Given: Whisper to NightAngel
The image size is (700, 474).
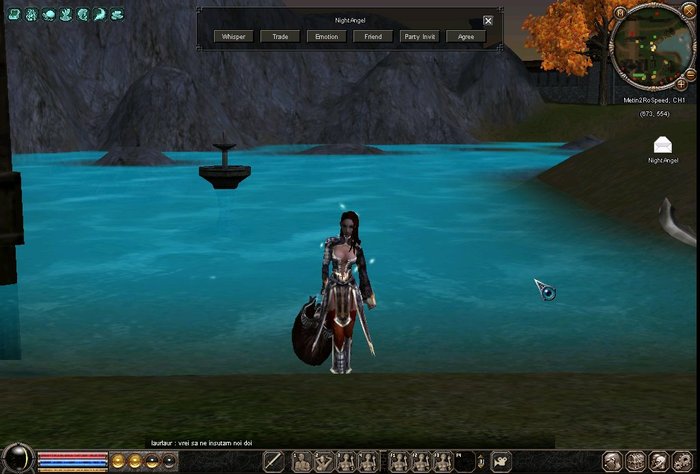Looking at the screenshot, I should click(x=234, y=36).
